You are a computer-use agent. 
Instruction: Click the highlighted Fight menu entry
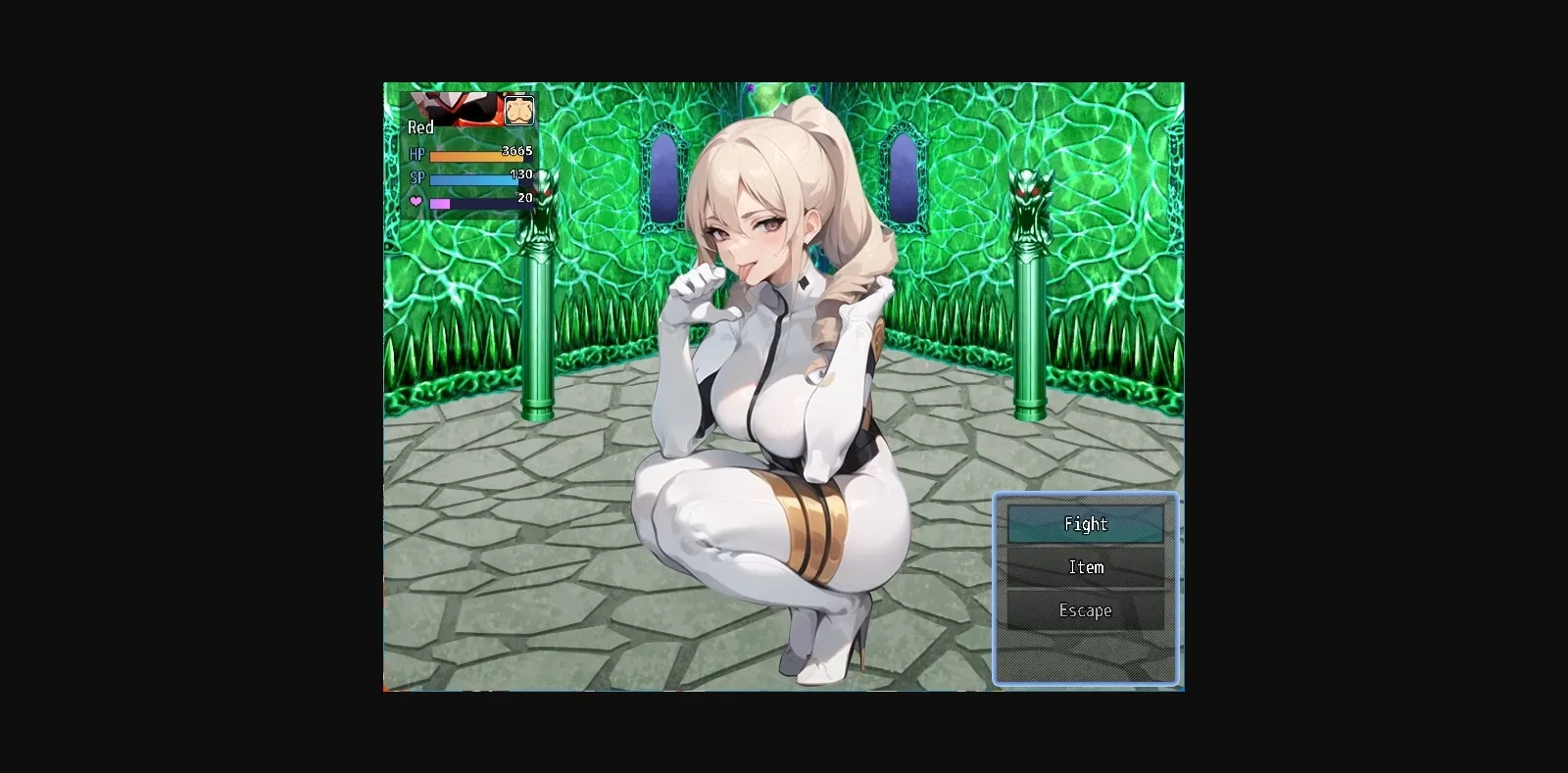pos(1086,524)
